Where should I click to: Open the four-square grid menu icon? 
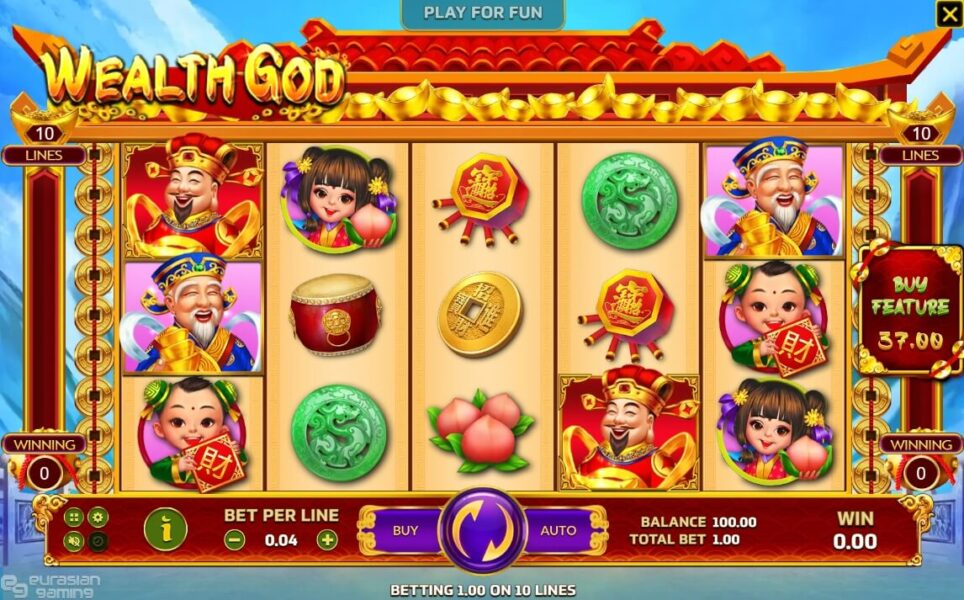tap(73, 517)
